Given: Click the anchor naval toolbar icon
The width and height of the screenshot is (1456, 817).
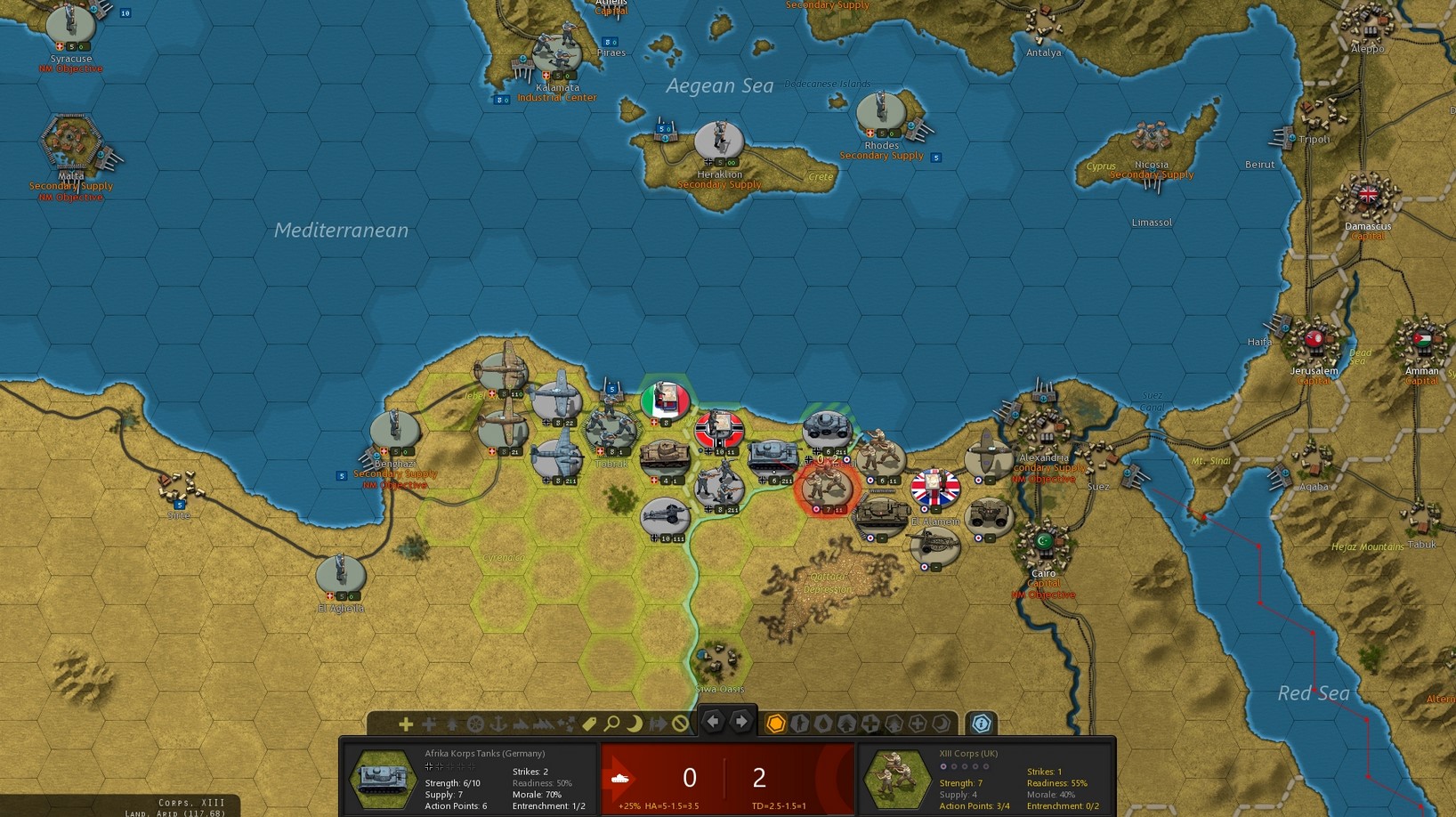Looking at the screenshot, I should tap(498, 724).
